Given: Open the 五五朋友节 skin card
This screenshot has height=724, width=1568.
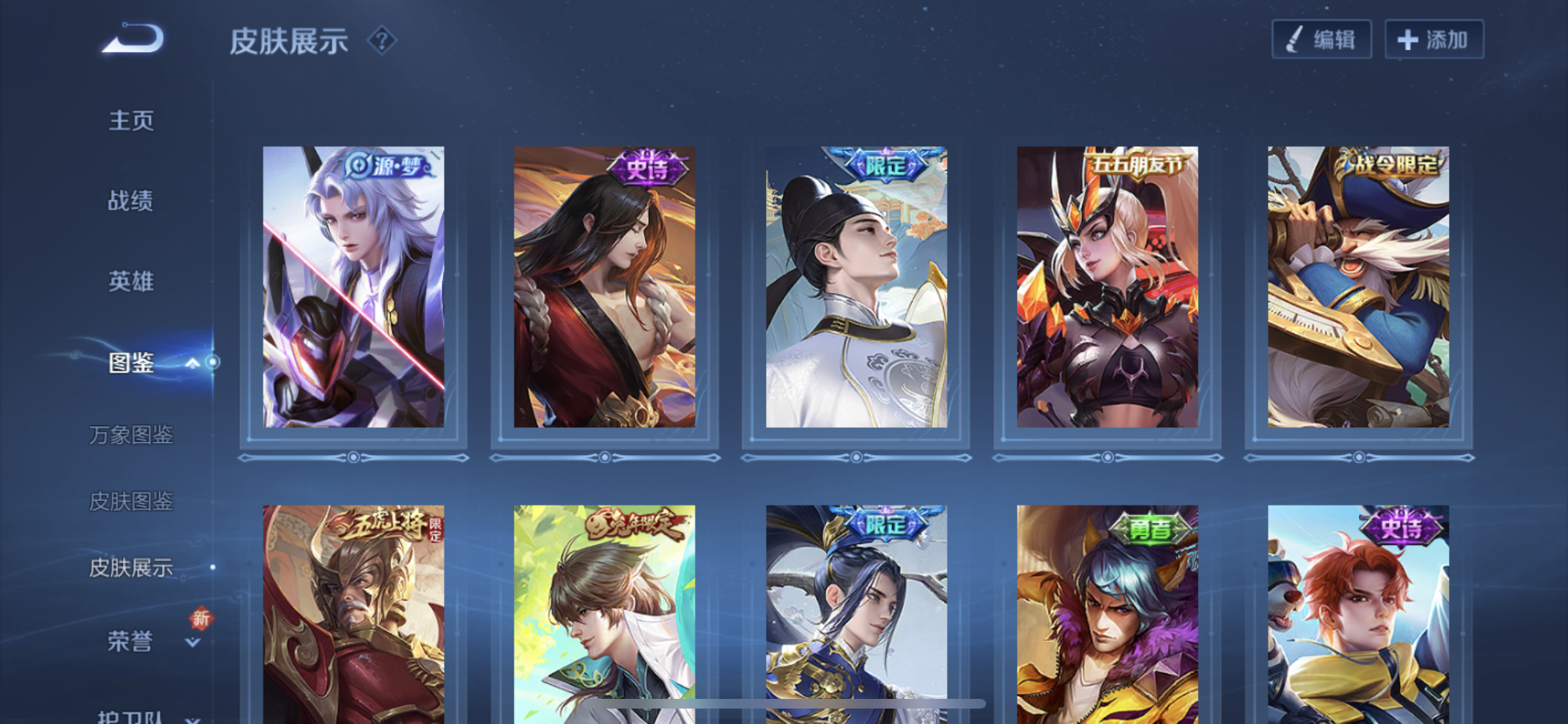Looking at the screenshot, I should click(x=1107, y=287).
